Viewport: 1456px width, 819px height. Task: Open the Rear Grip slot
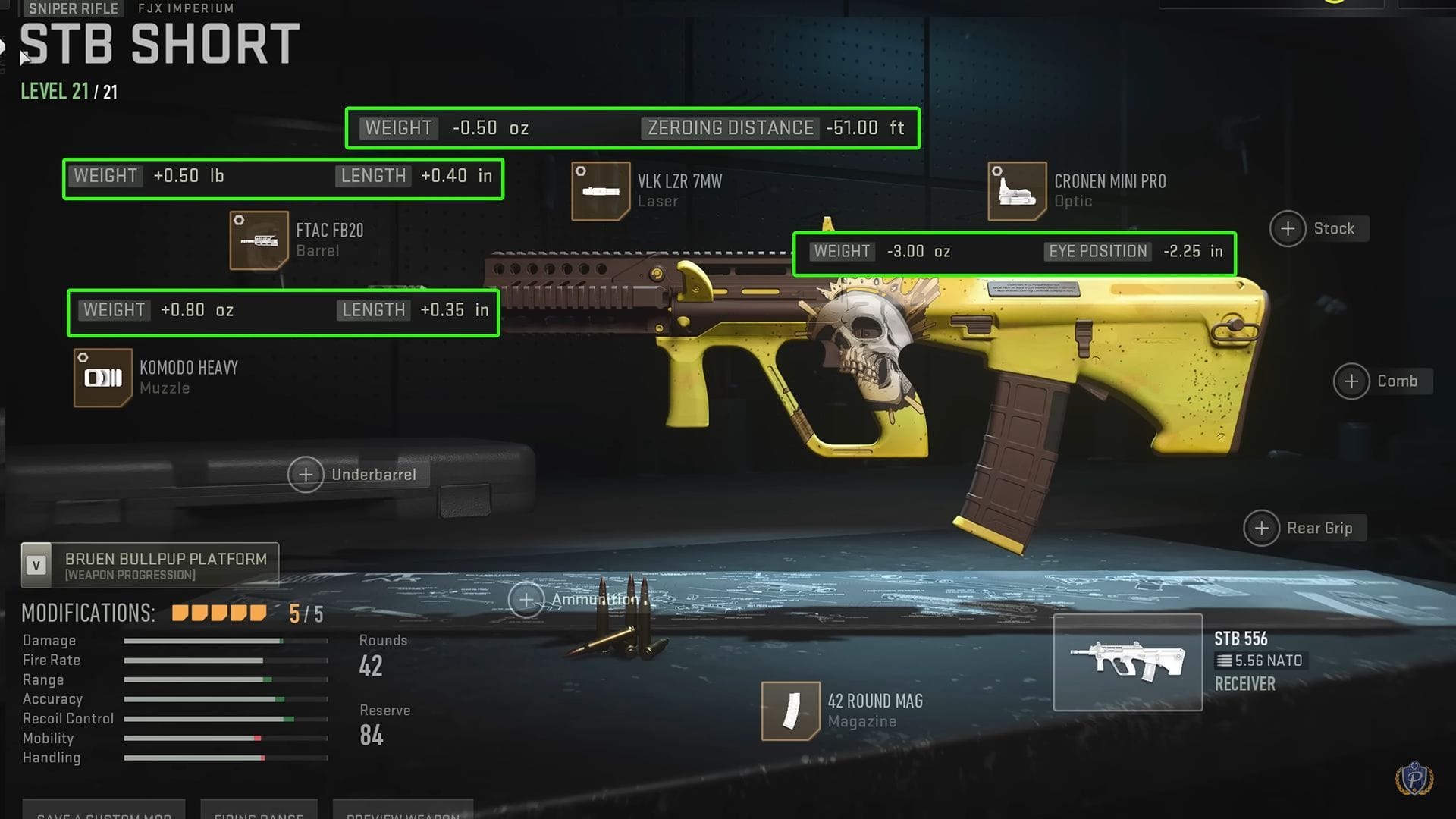click(x=1261, y=528)
